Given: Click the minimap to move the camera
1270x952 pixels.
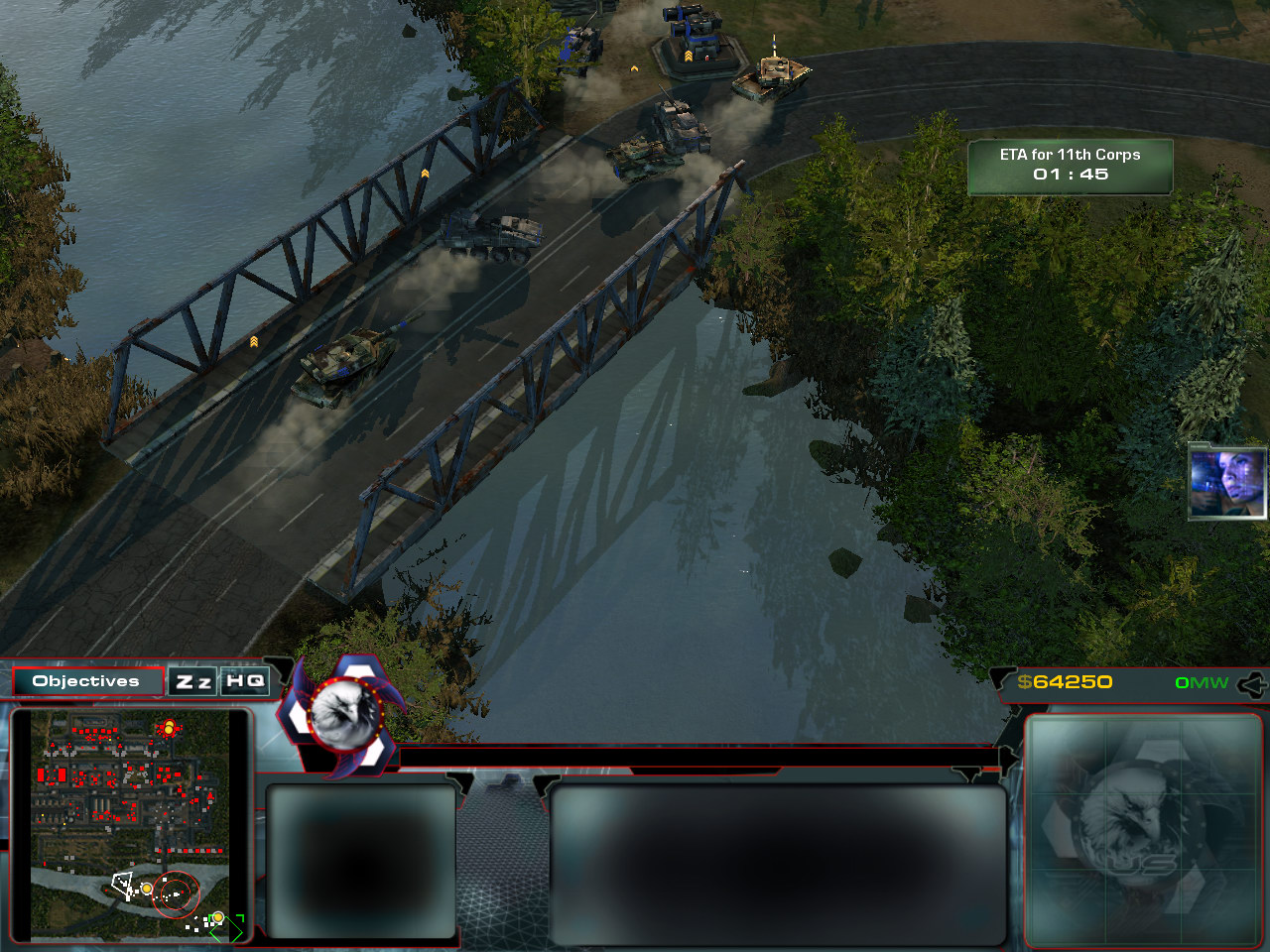Looking at the screenshot, I should (x=130, y=825).
